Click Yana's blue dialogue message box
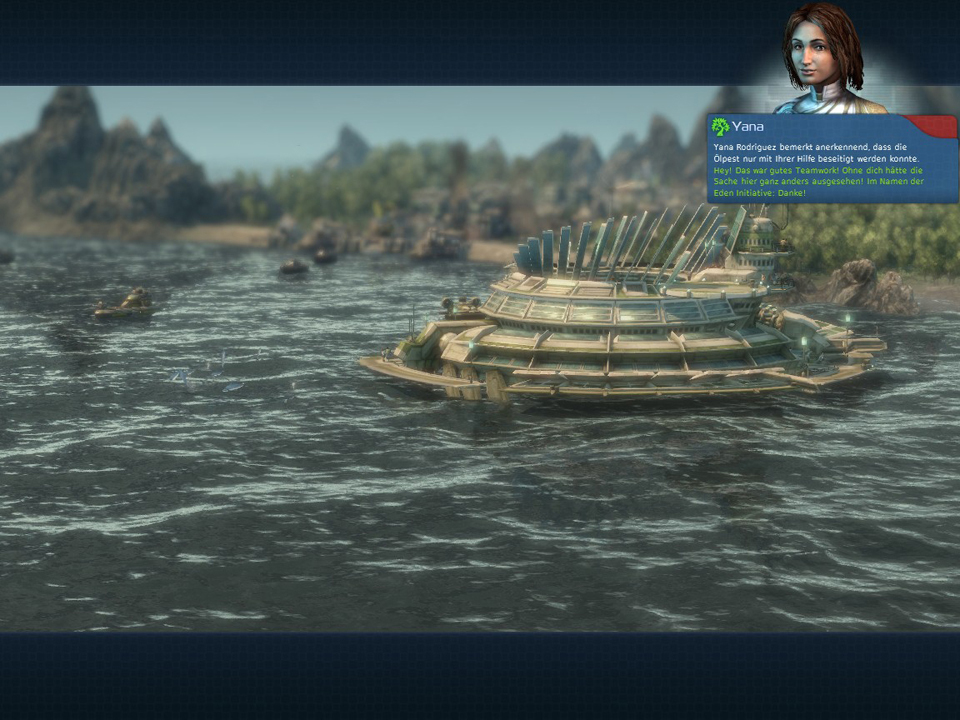 point(832,167)
